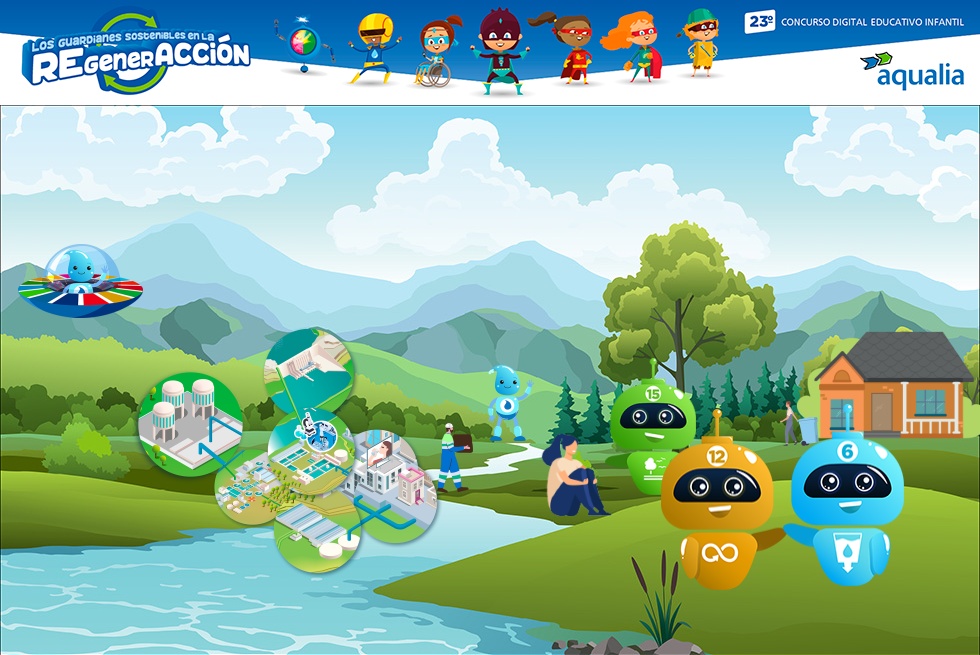Select the microscope laboratory badge
The image size is (980, 655).
(x=314, y=432)
